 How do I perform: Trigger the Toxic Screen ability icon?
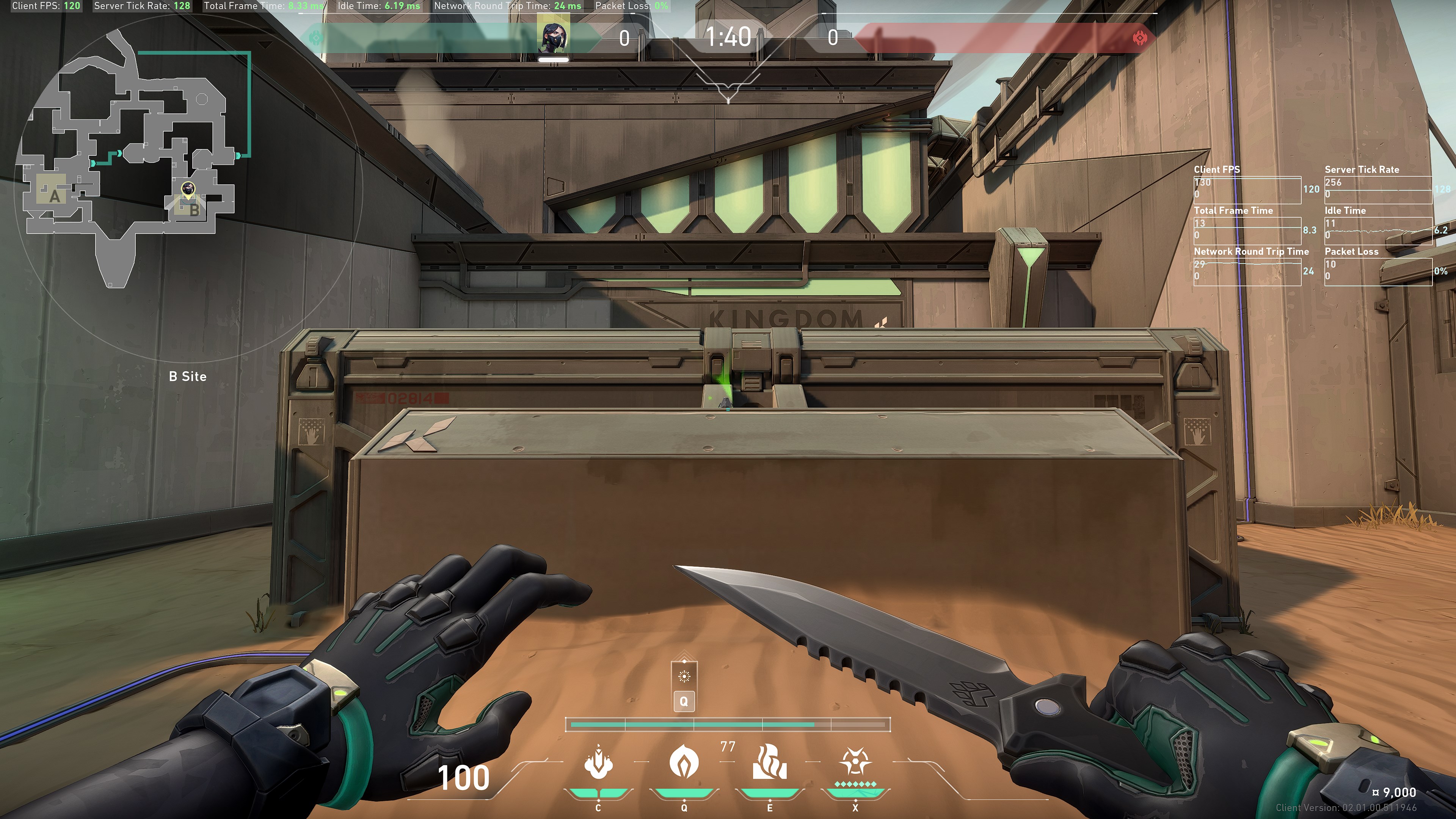[x=769, y=762]
